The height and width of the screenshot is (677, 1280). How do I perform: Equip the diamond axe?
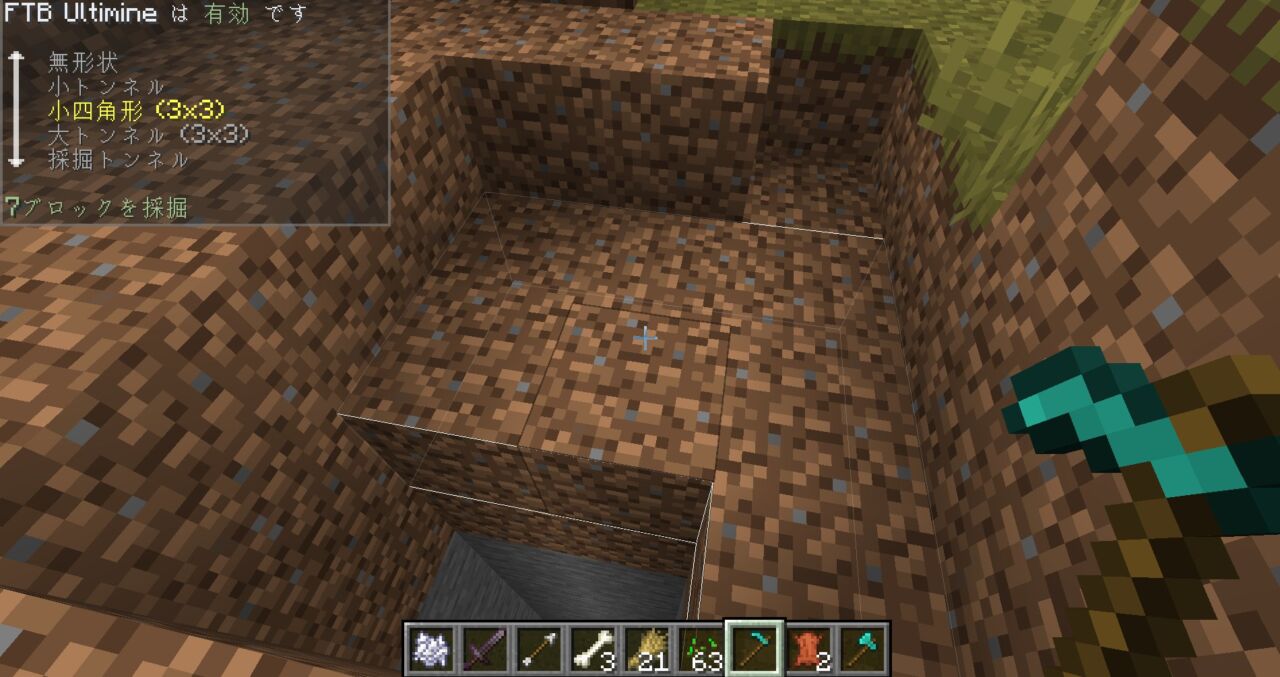[x=864, y=648]
